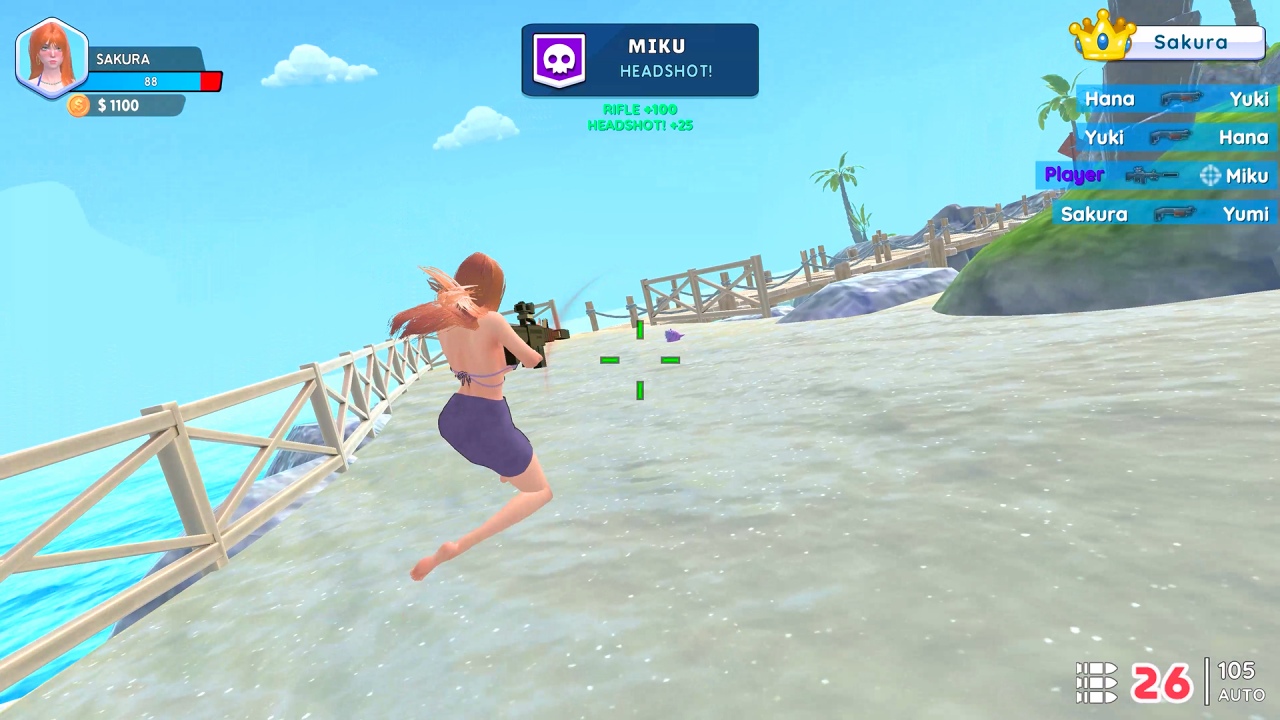
Task: Open Hana's entry in the kill feed
Action: [1110, 99]
